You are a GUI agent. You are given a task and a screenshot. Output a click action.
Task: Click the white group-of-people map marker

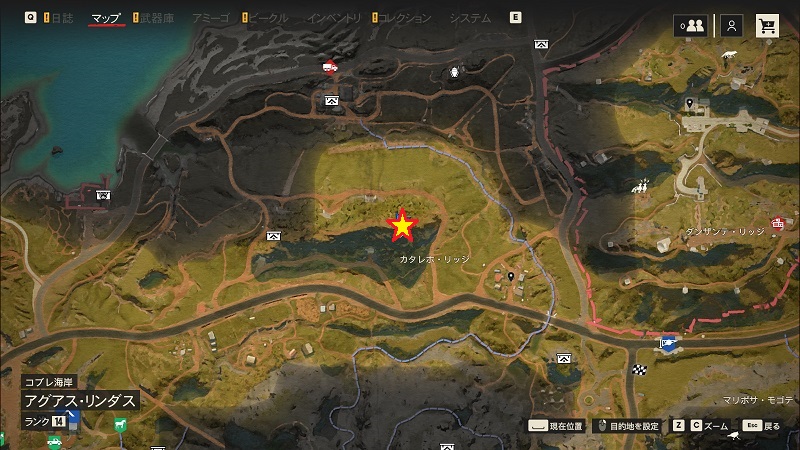[x=642, y=186]
